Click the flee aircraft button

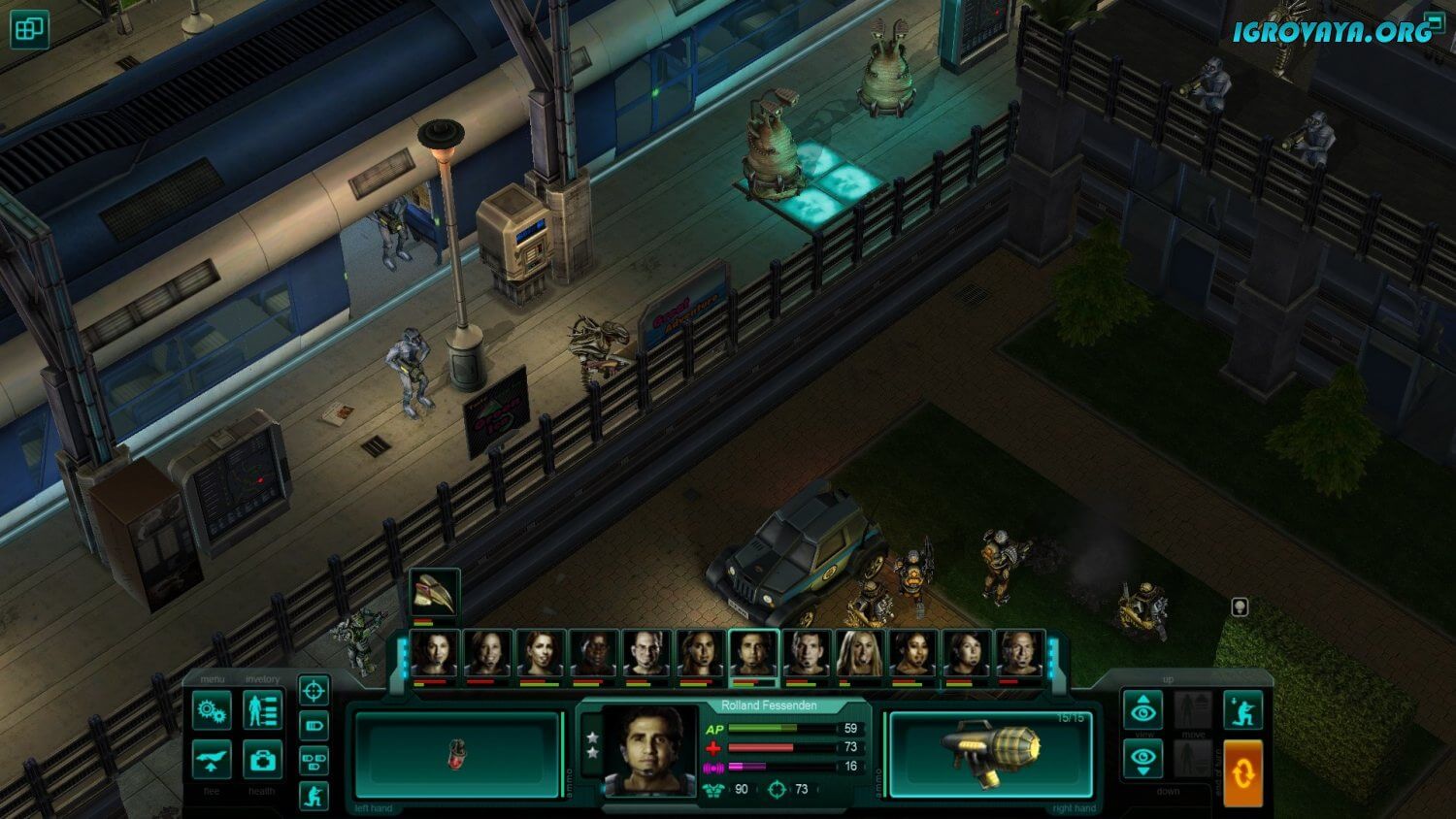point(212,761)
